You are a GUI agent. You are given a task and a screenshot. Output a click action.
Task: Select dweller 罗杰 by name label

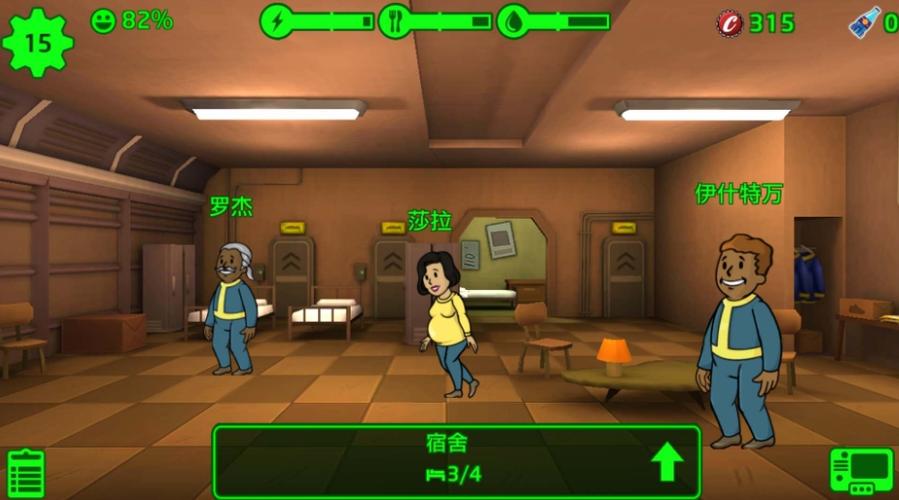231,207
